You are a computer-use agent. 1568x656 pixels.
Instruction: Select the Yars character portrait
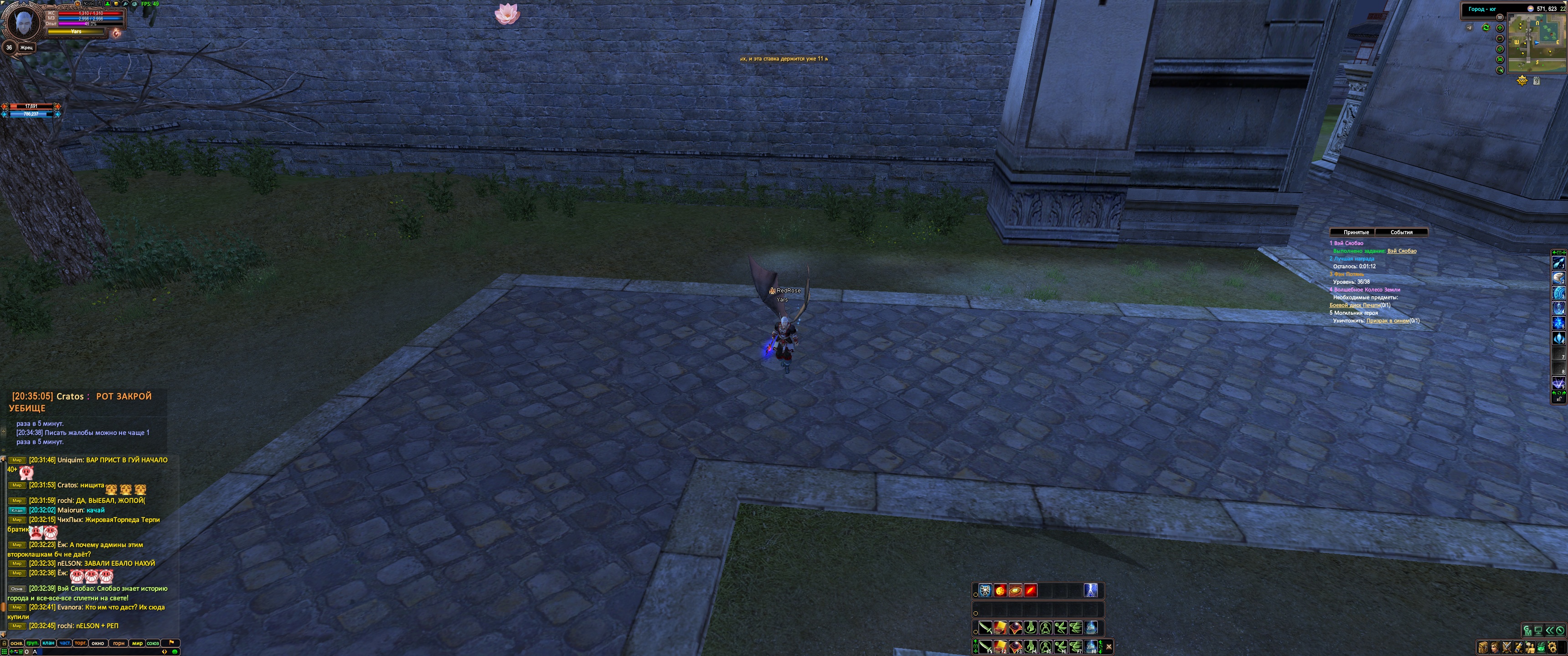click(23, 23)
